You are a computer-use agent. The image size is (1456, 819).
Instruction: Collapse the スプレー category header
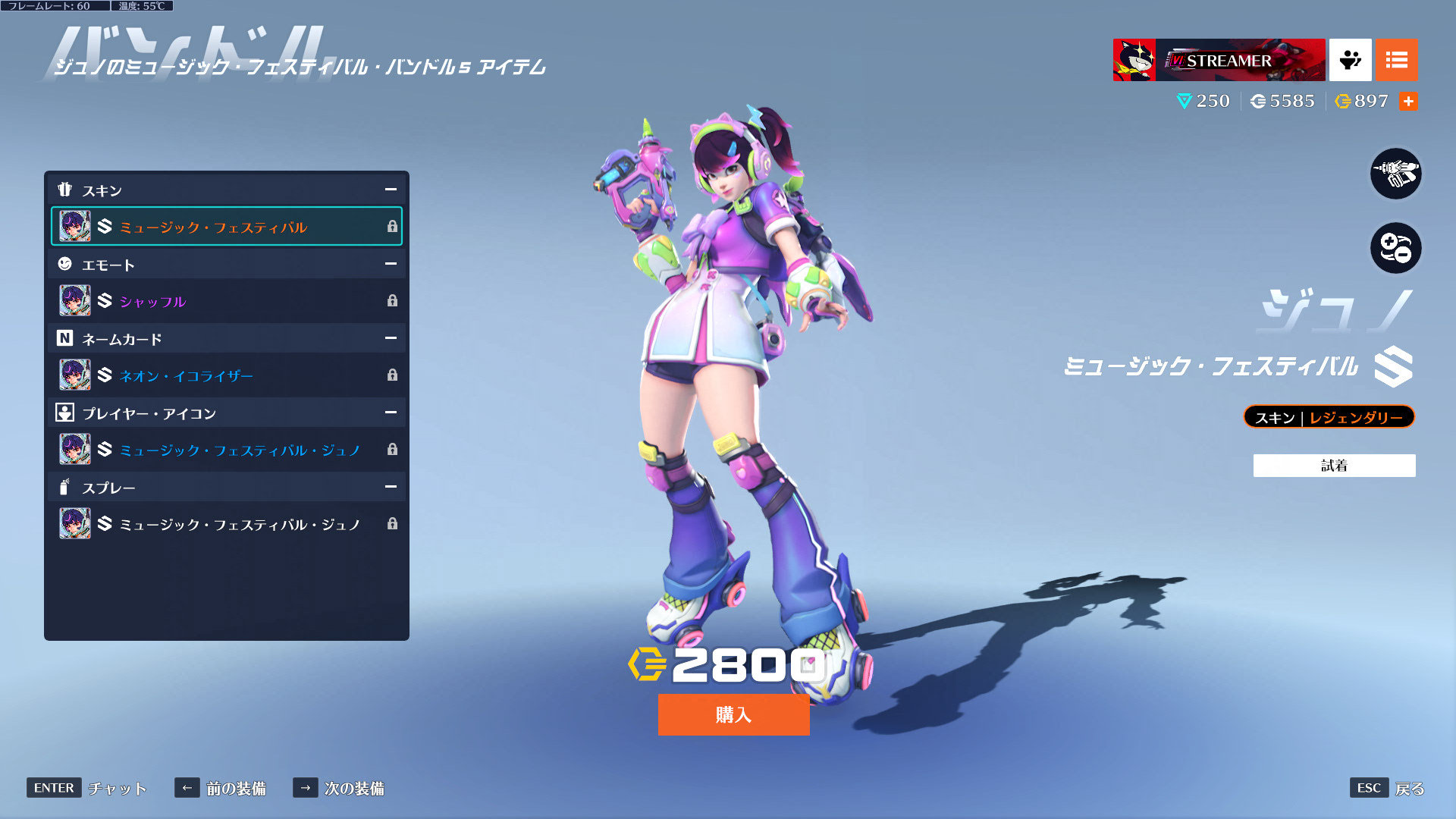tap(391, 487)
